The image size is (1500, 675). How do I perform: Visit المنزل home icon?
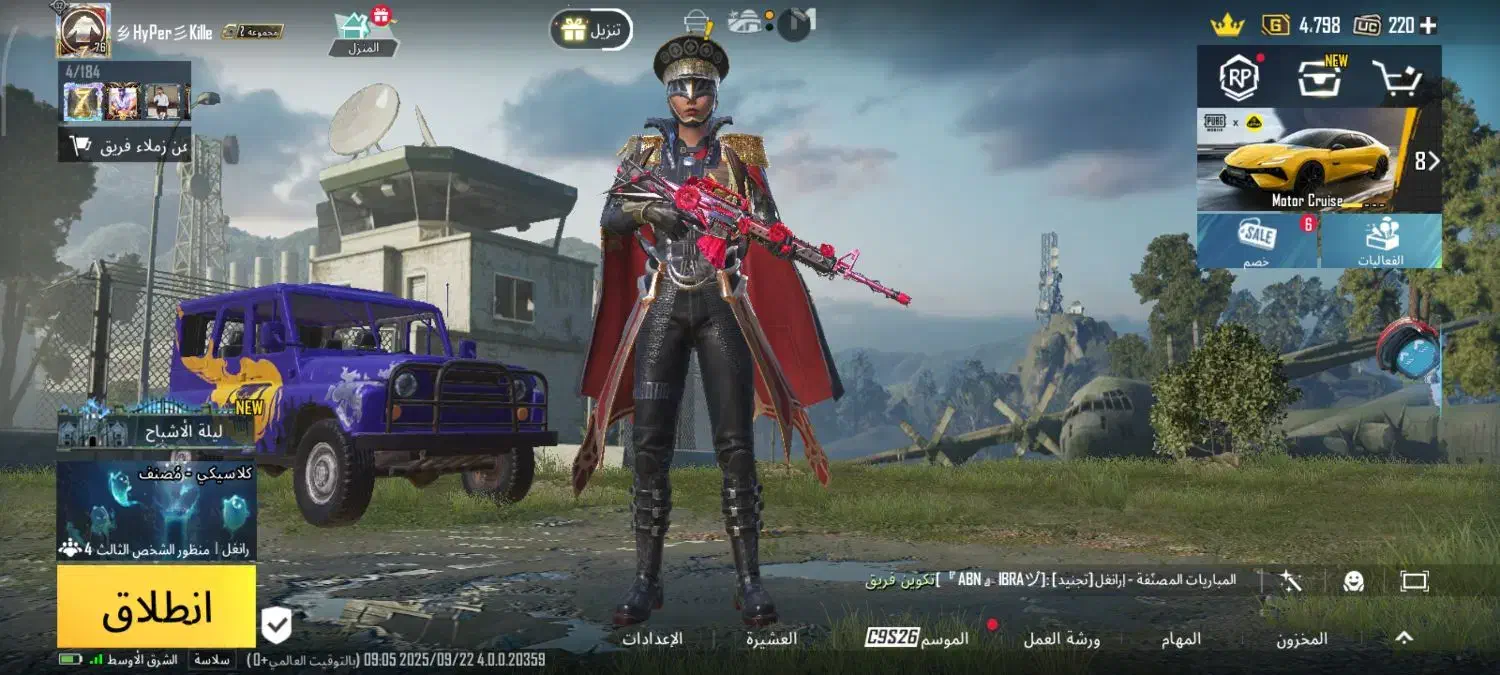coord(362,34)
